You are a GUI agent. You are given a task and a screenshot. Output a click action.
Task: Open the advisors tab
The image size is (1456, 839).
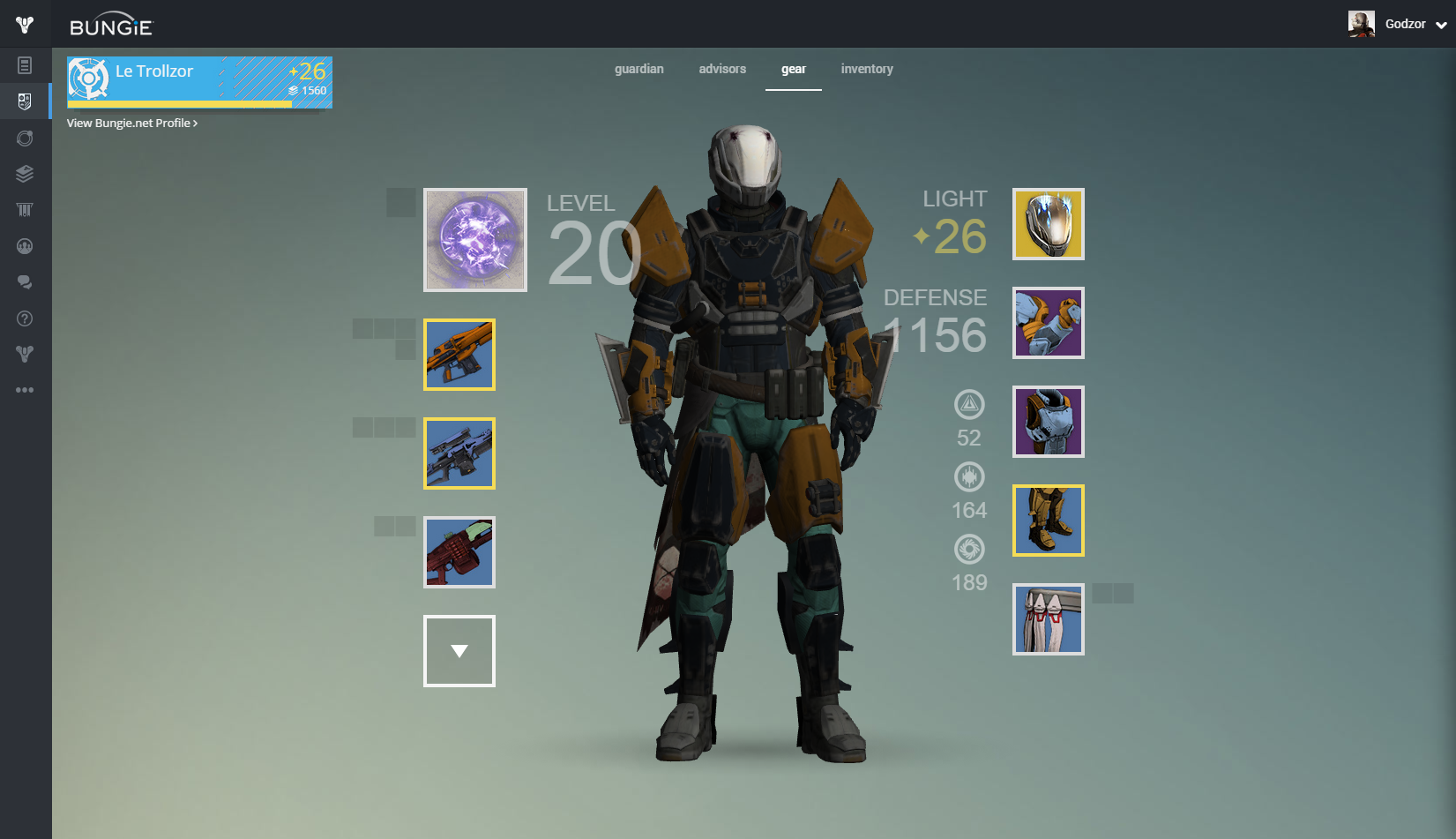click(722, 69)
